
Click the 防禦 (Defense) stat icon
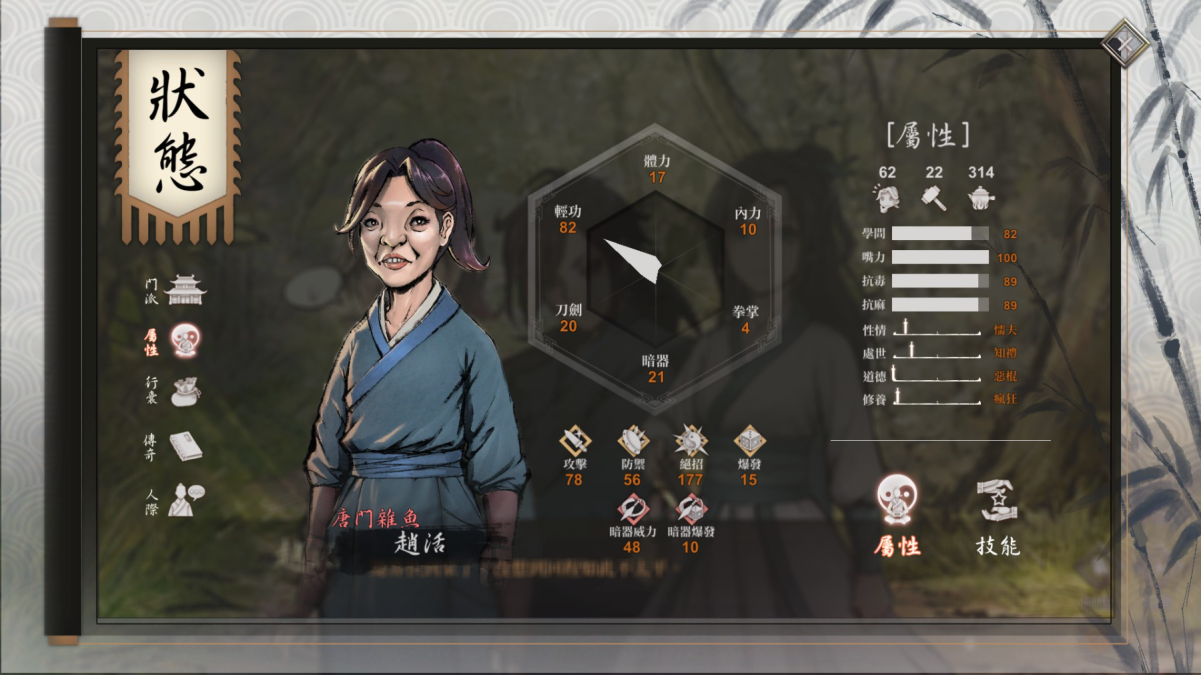coord(632,441)
